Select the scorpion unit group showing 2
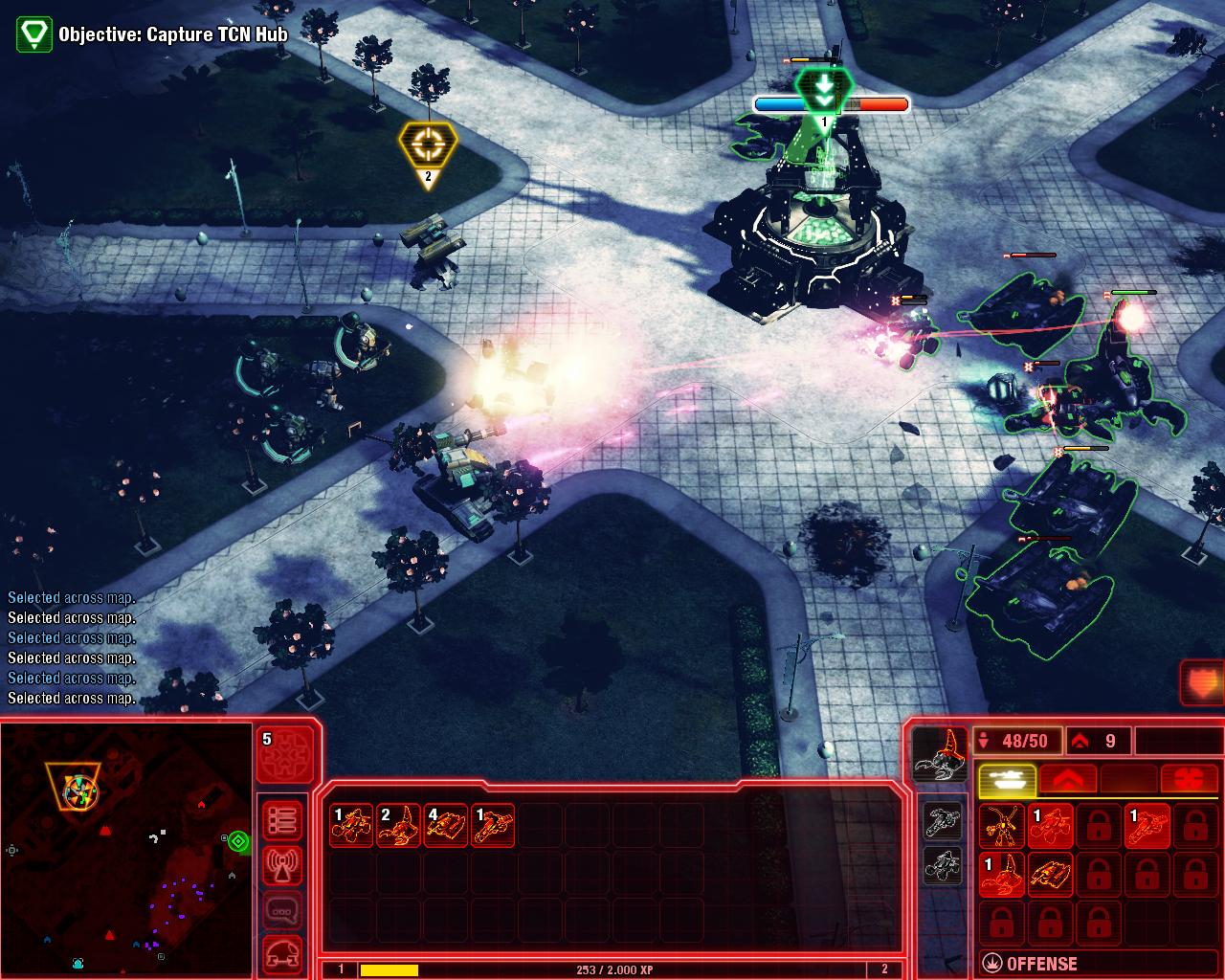Screen dimensions: 1225x980 (398, 826)
